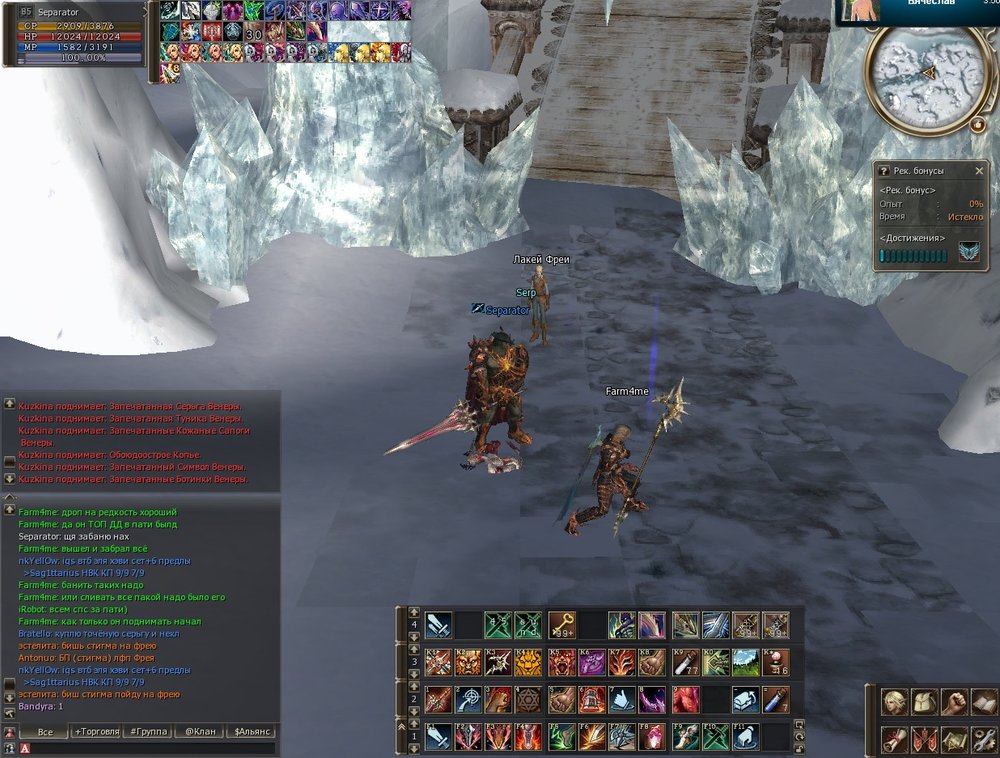Switch to the +Торговля chat tab
The image size is (1000, 758).
coord(96,732)
